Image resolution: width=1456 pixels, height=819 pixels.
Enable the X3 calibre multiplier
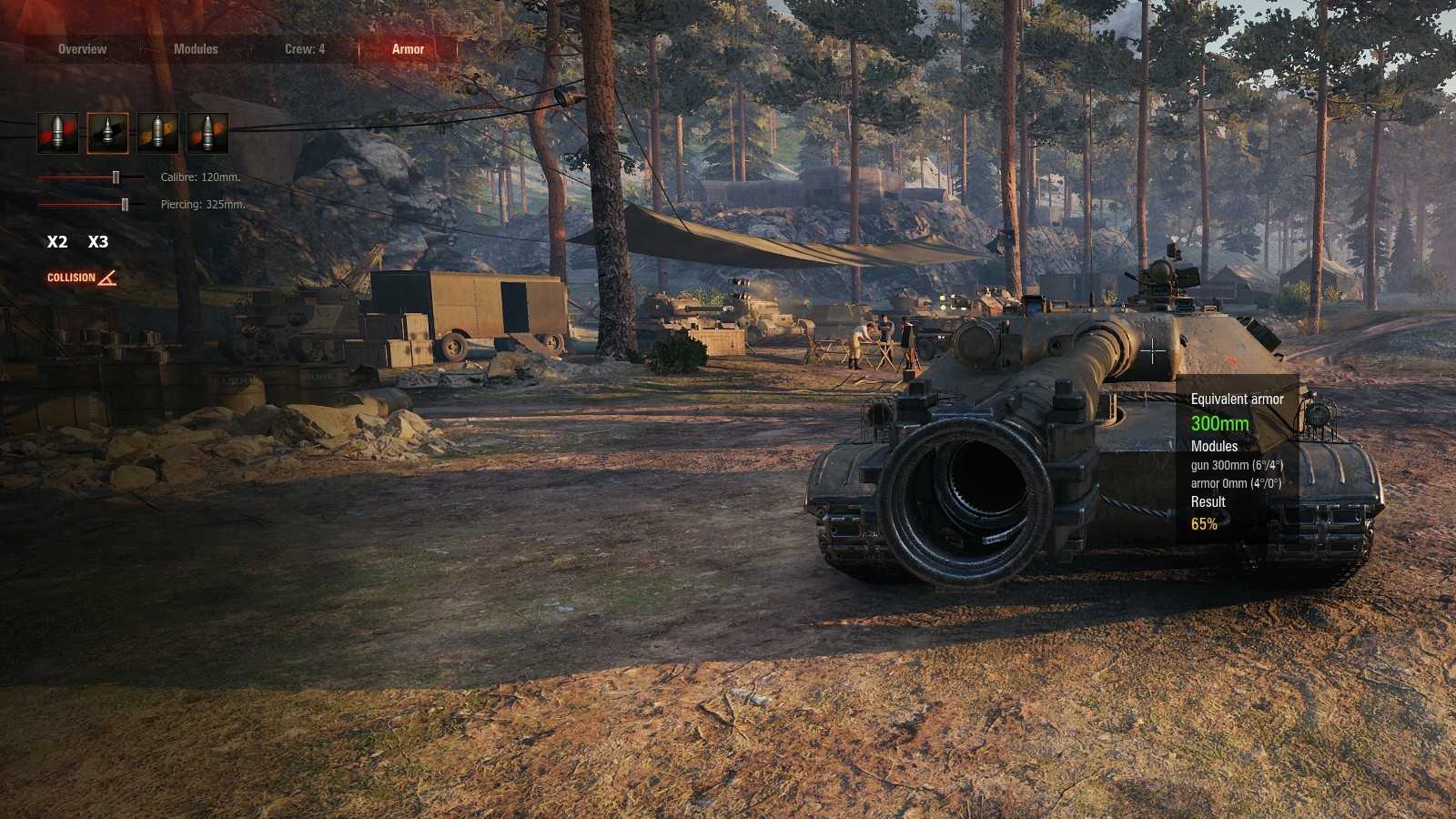(x=98, y=242)
